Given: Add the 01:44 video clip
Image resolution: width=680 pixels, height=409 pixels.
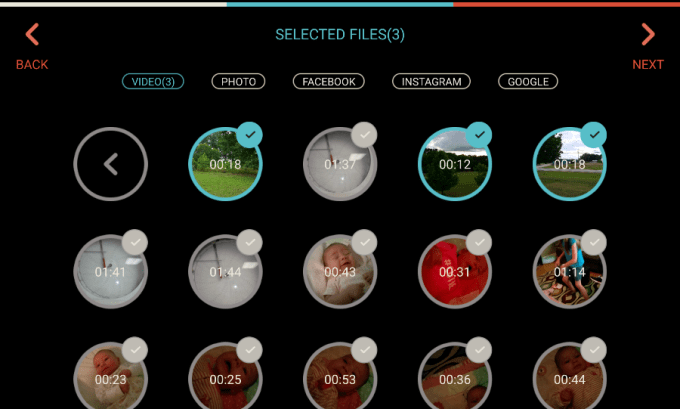Looking at the screenshot, I should (225, 271).
